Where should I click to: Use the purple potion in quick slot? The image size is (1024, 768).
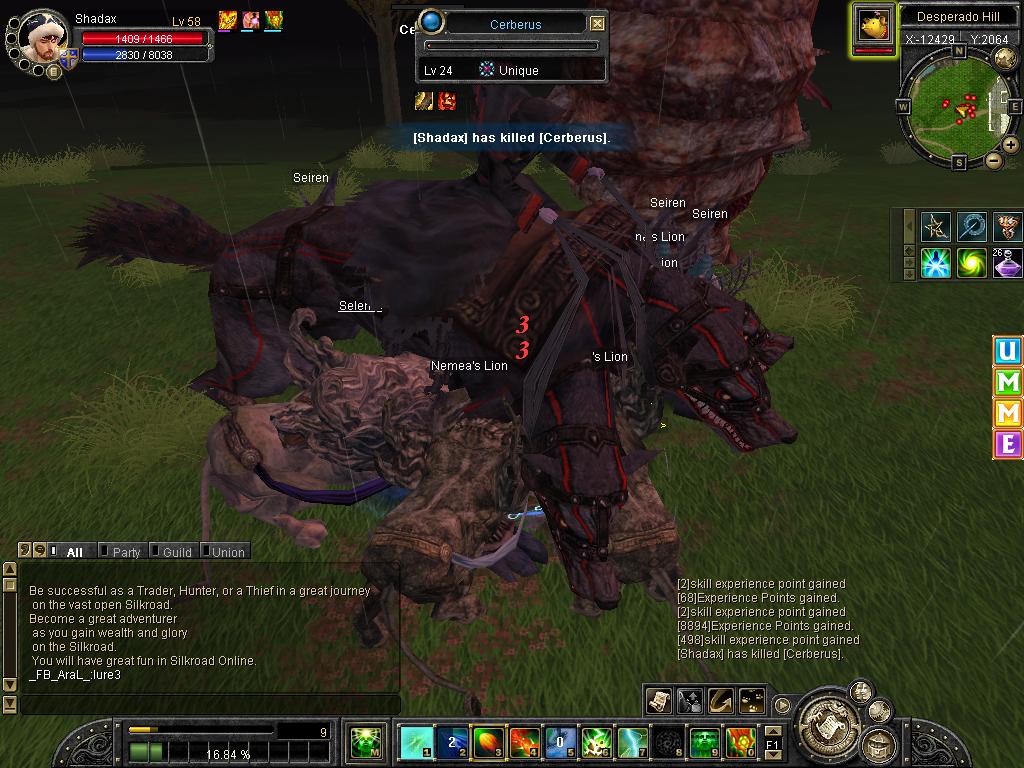tap(1007, 263)
